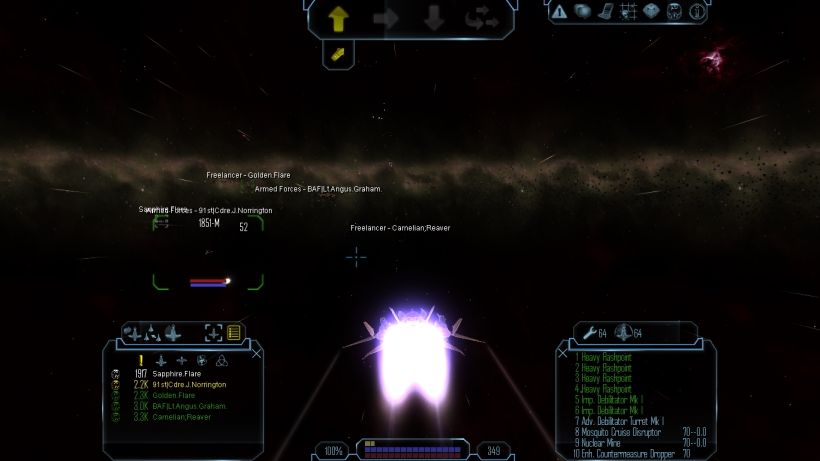The image size is (820, 461).
Task: Close the weapons list panel
Action: pos(562,353)
